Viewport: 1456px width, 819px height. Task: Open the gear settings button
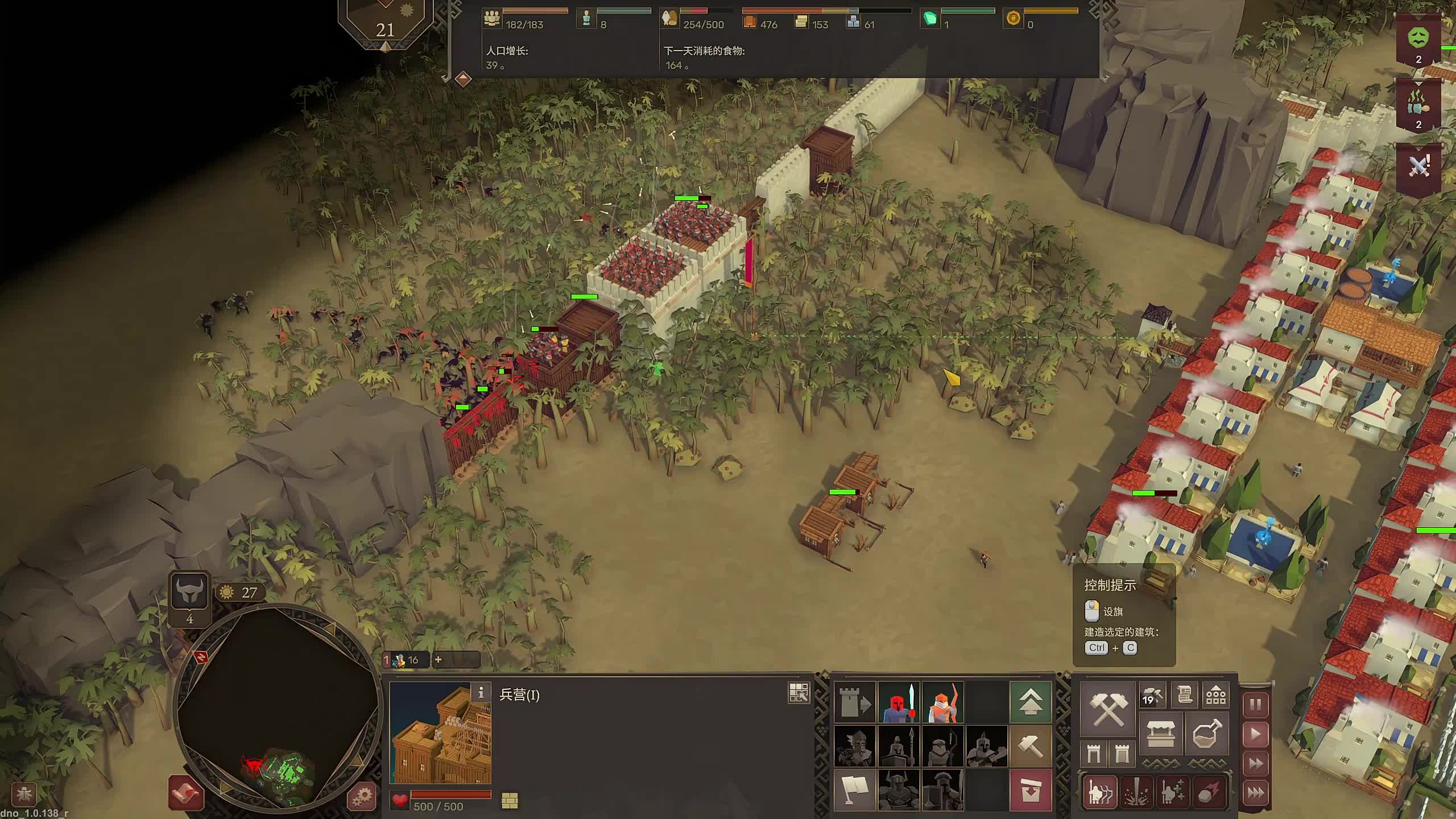(362, 796)
